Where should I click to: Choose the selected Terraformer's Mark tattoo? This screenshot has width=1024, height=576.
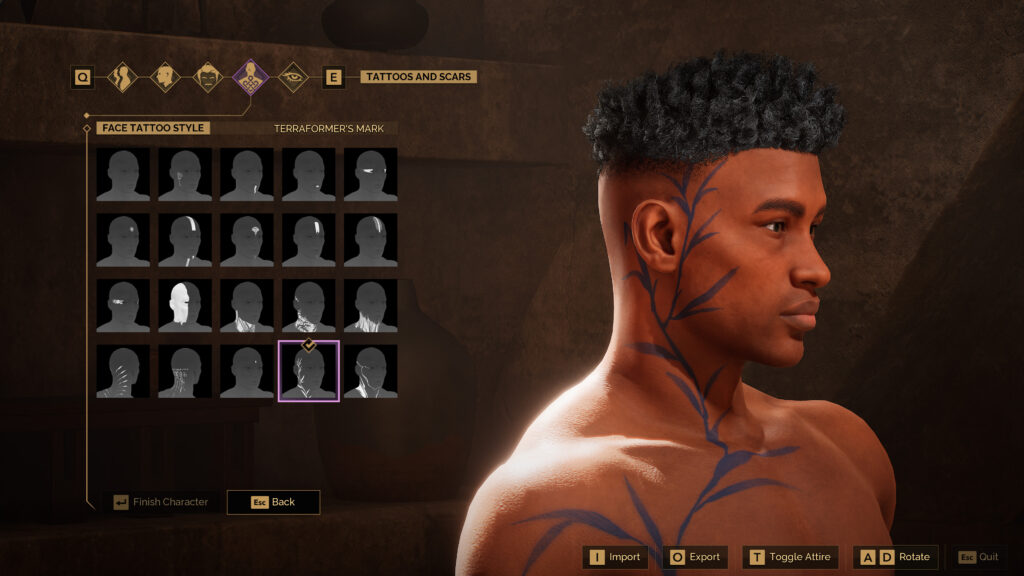309,371
